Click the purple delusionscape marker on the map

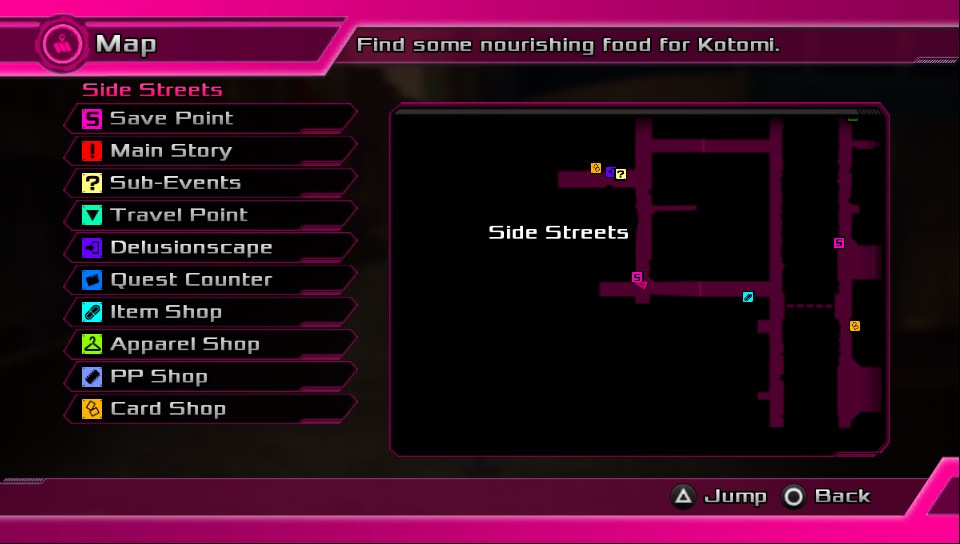tap(609, 172)
